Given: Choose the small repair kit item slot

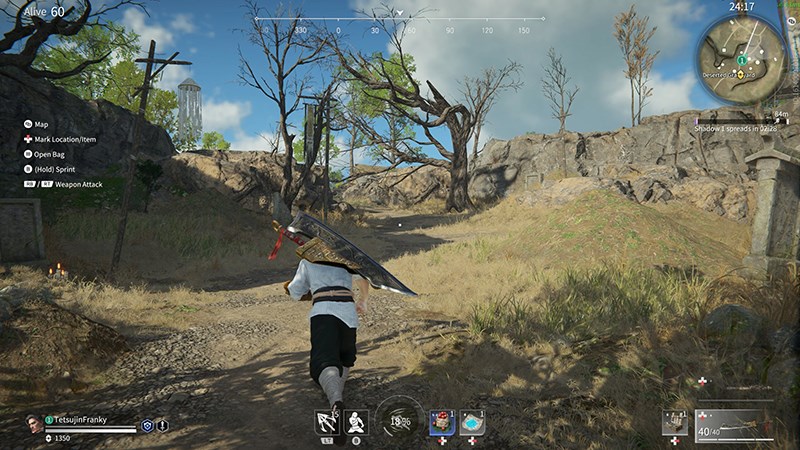Looking at the screenshot, I should pos(674,423).
